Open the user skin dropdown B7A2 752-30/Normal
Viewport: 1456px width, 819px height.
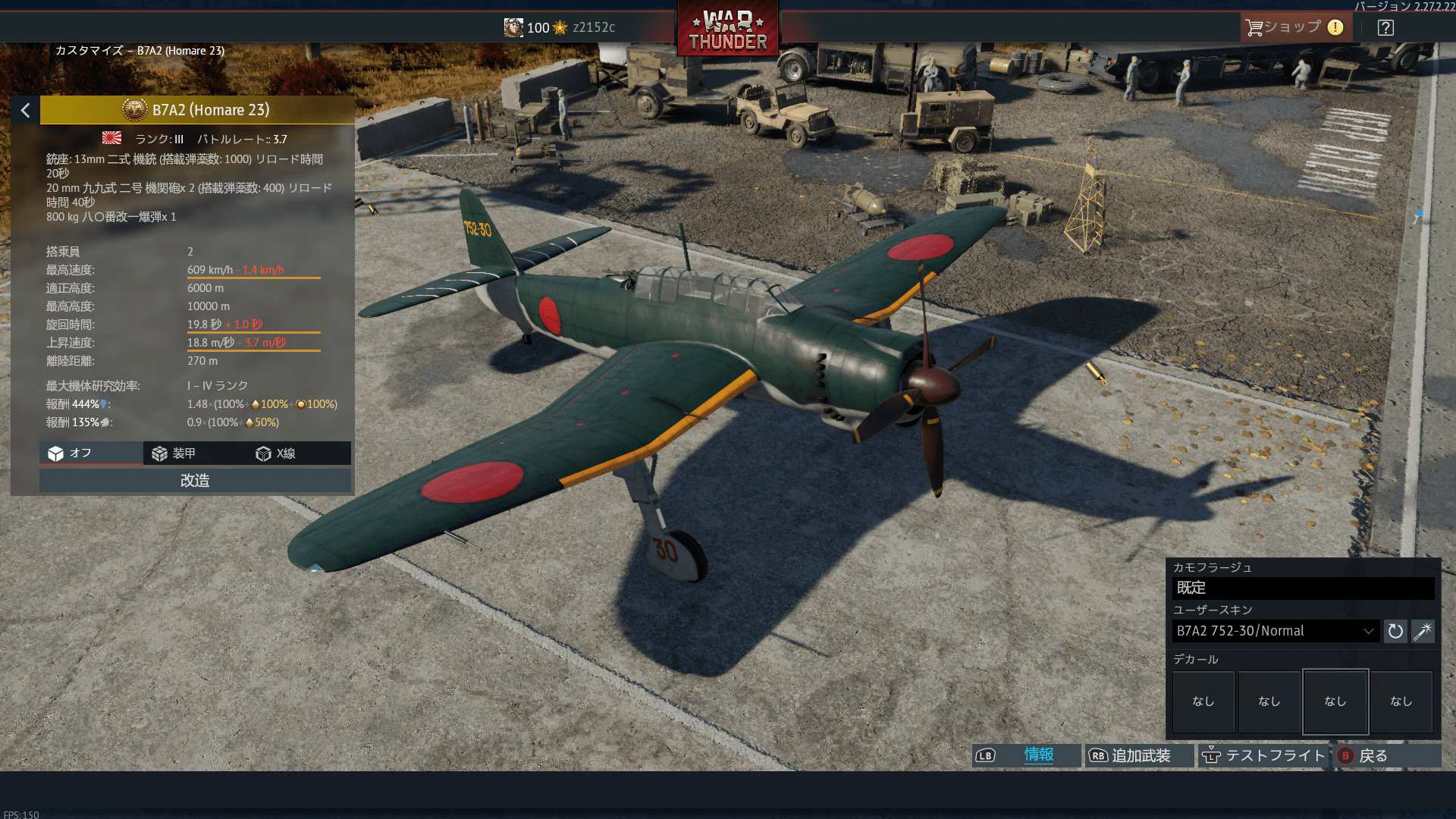tap(1276, 631)
